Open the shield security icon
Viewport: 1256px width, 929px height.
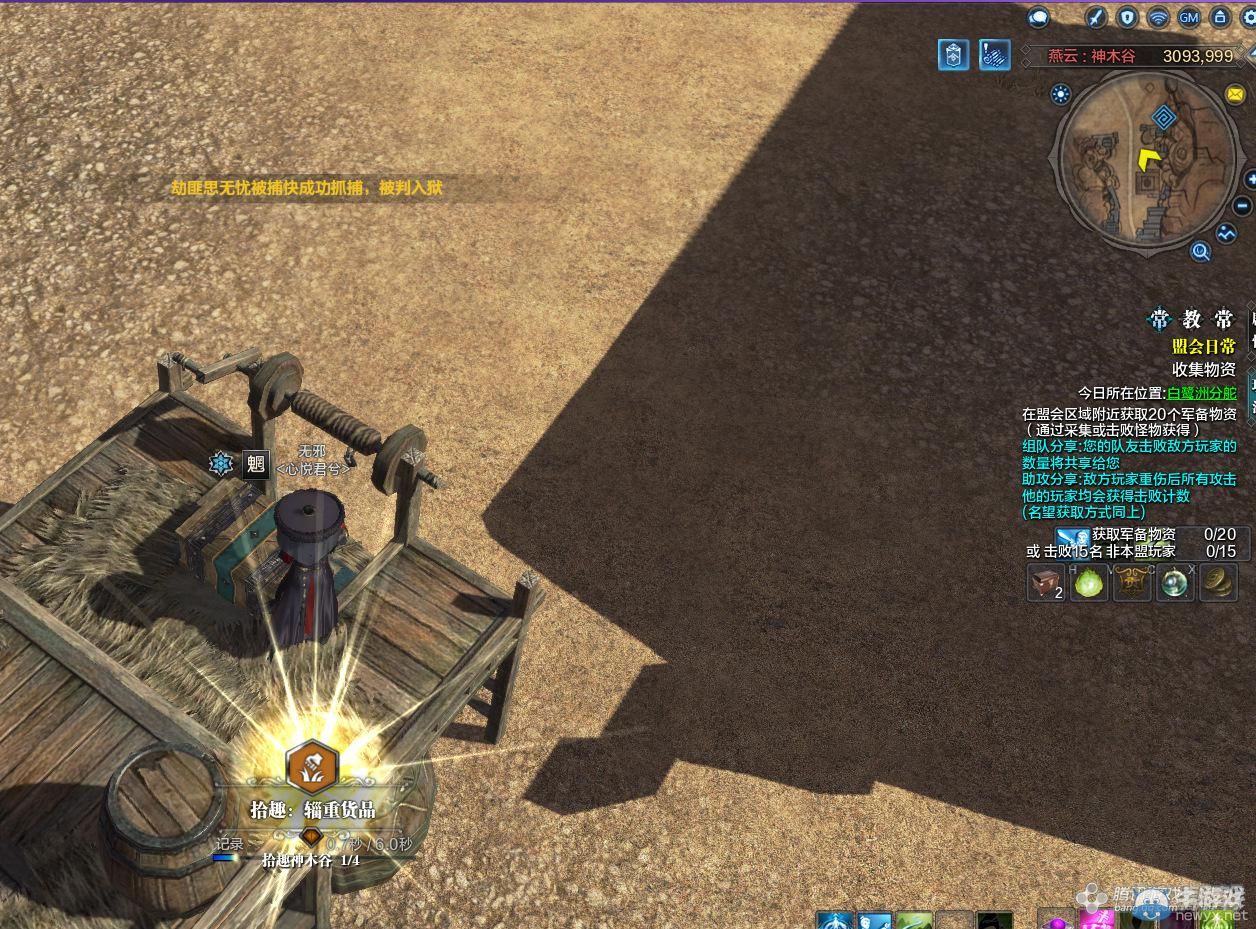pos(1128,17)
